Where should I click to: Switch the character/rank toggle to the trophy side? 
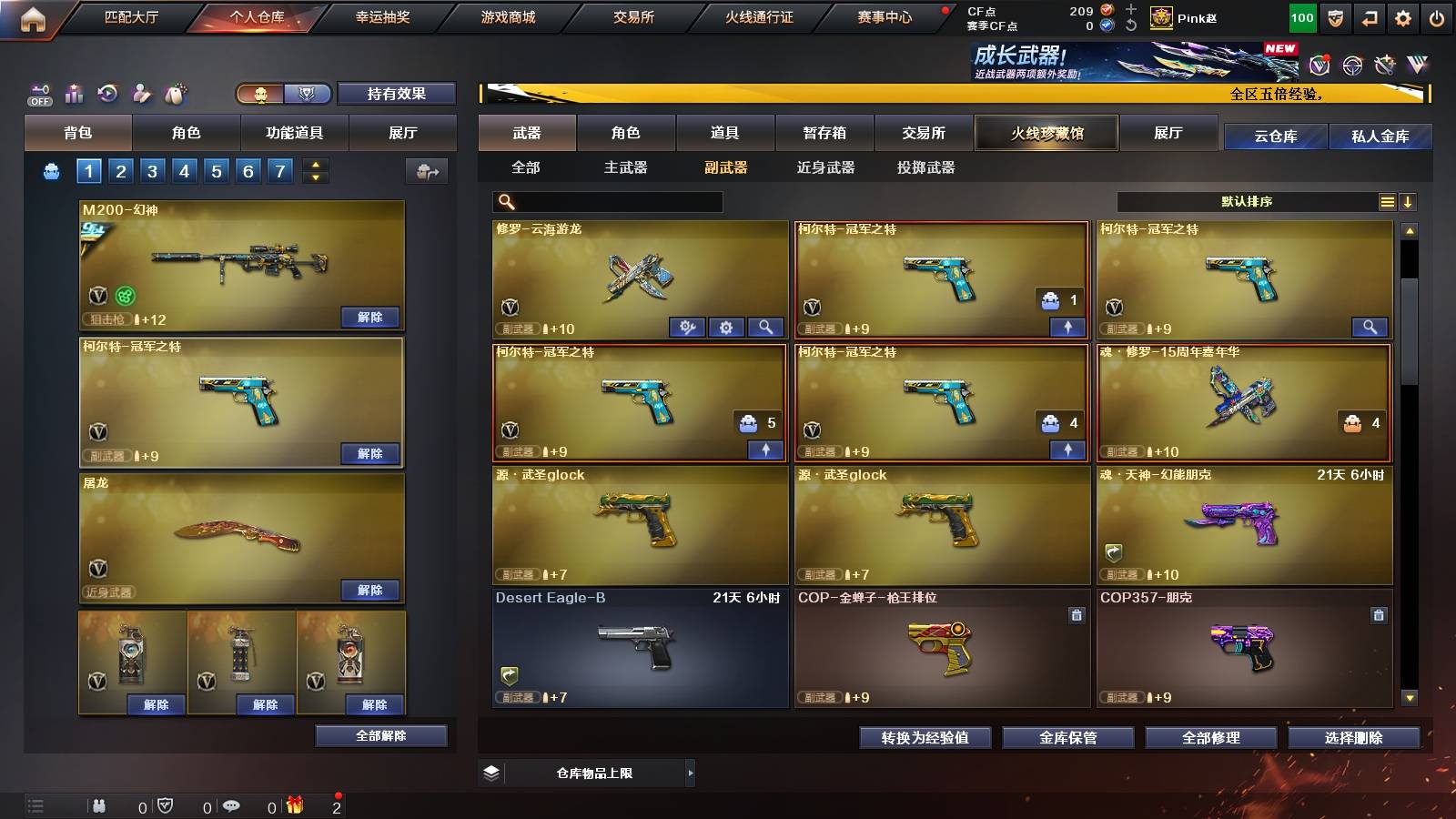click(x=307, y=93)
